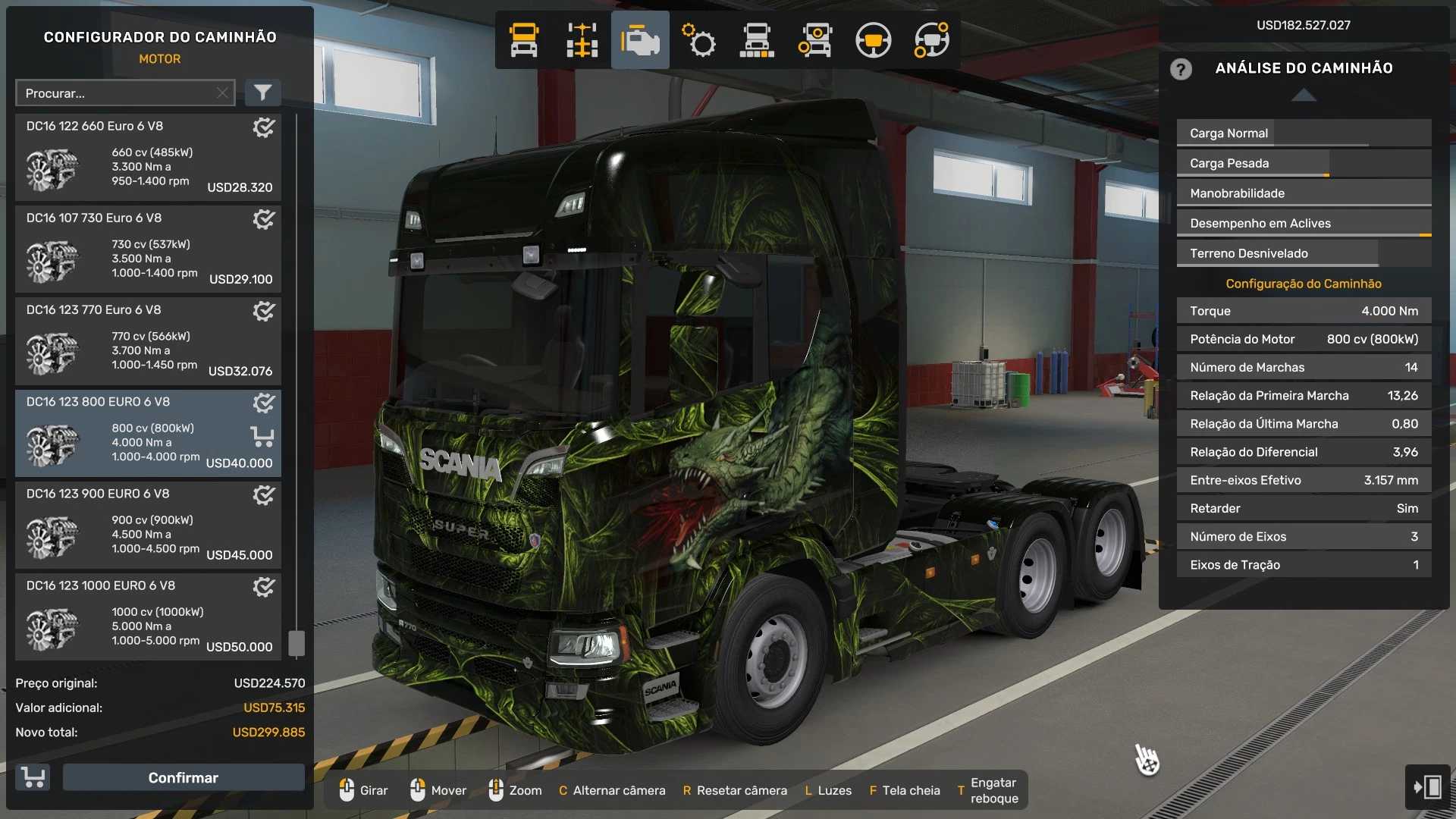Switch to the chassis configuration tab
This screenshot has width=1456, height=819.
pyautogui.click(x=582, y=40)
